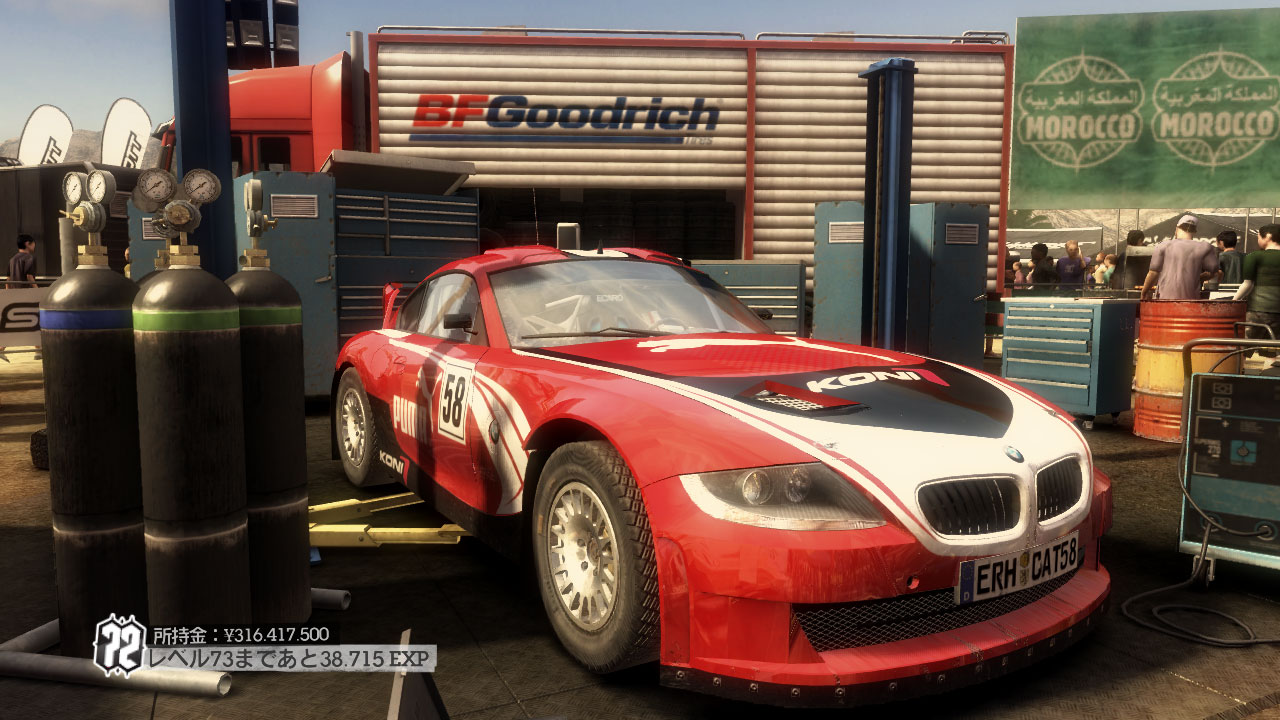
Task: Click the level 72 driver badge
Action: 120,645
